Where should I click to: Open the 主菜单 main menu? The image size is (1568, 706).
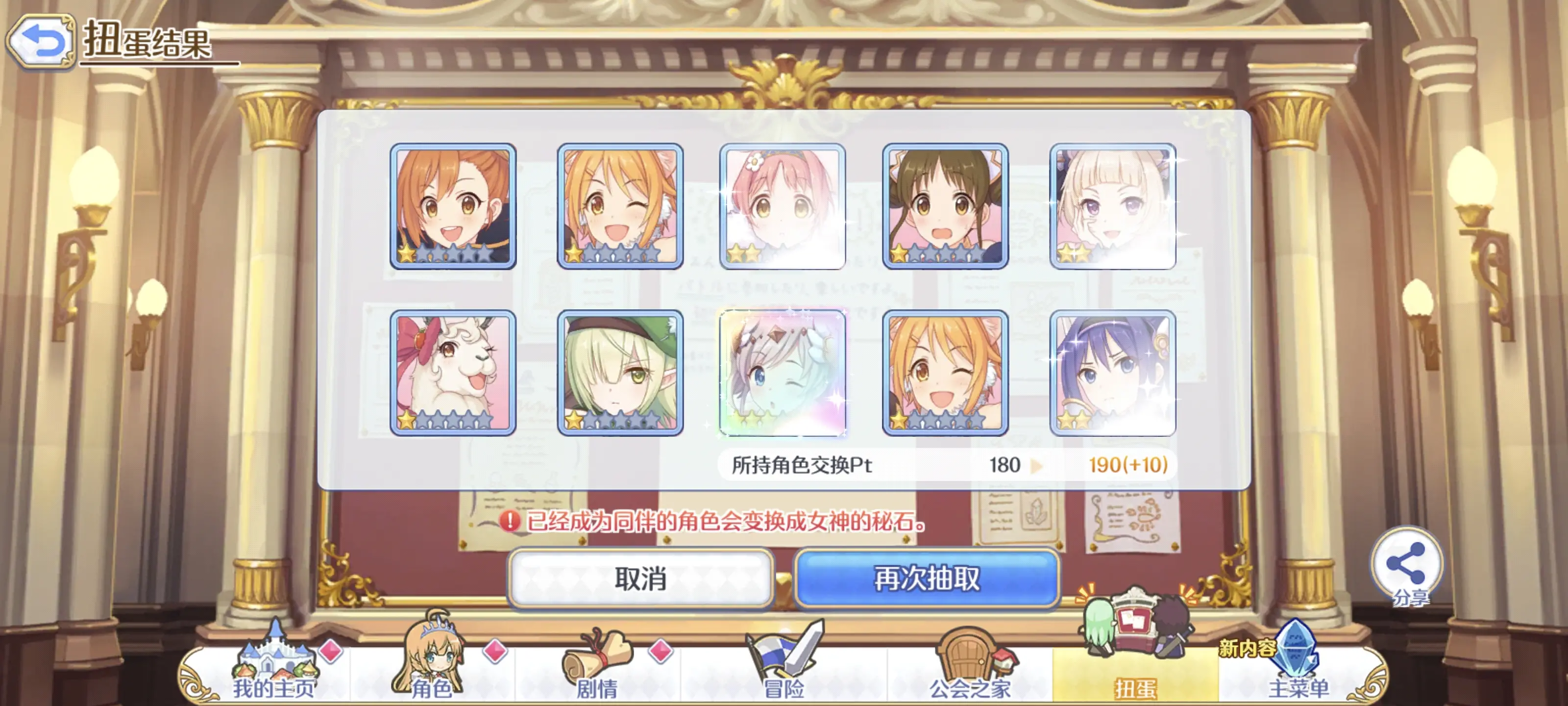pyautogui.click(x=1298, y=670)
